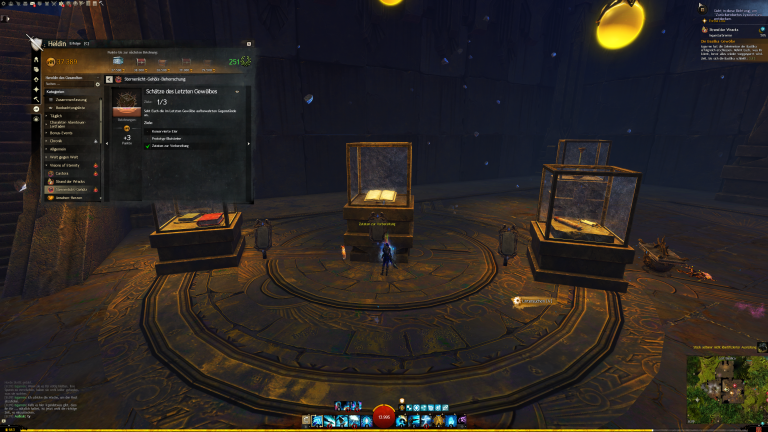Click the red health orb
Image resolution: width=768 pixels, height=432 pixels.
(x=384, y=417)
